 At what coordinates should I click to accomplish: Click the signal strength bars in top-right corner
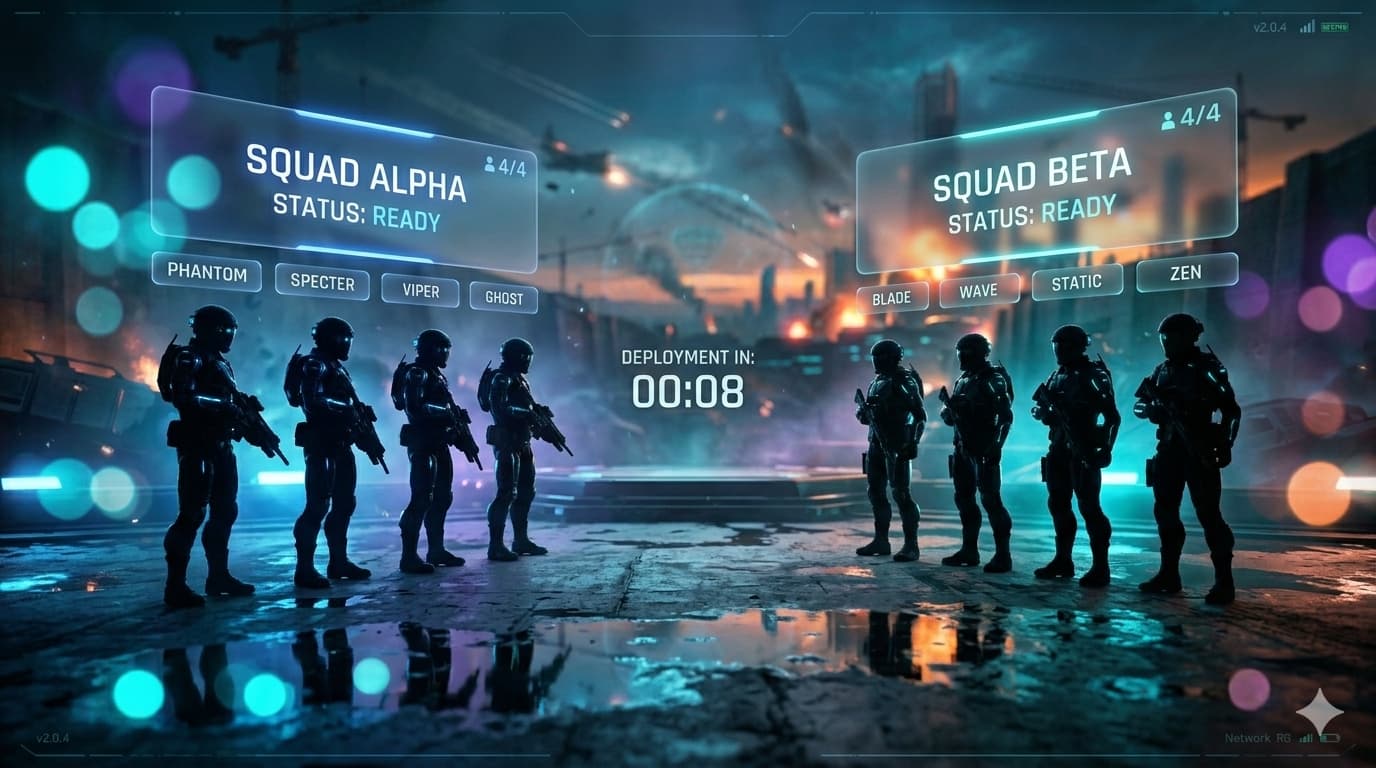pyautogui.click(x=1308, y=26)
